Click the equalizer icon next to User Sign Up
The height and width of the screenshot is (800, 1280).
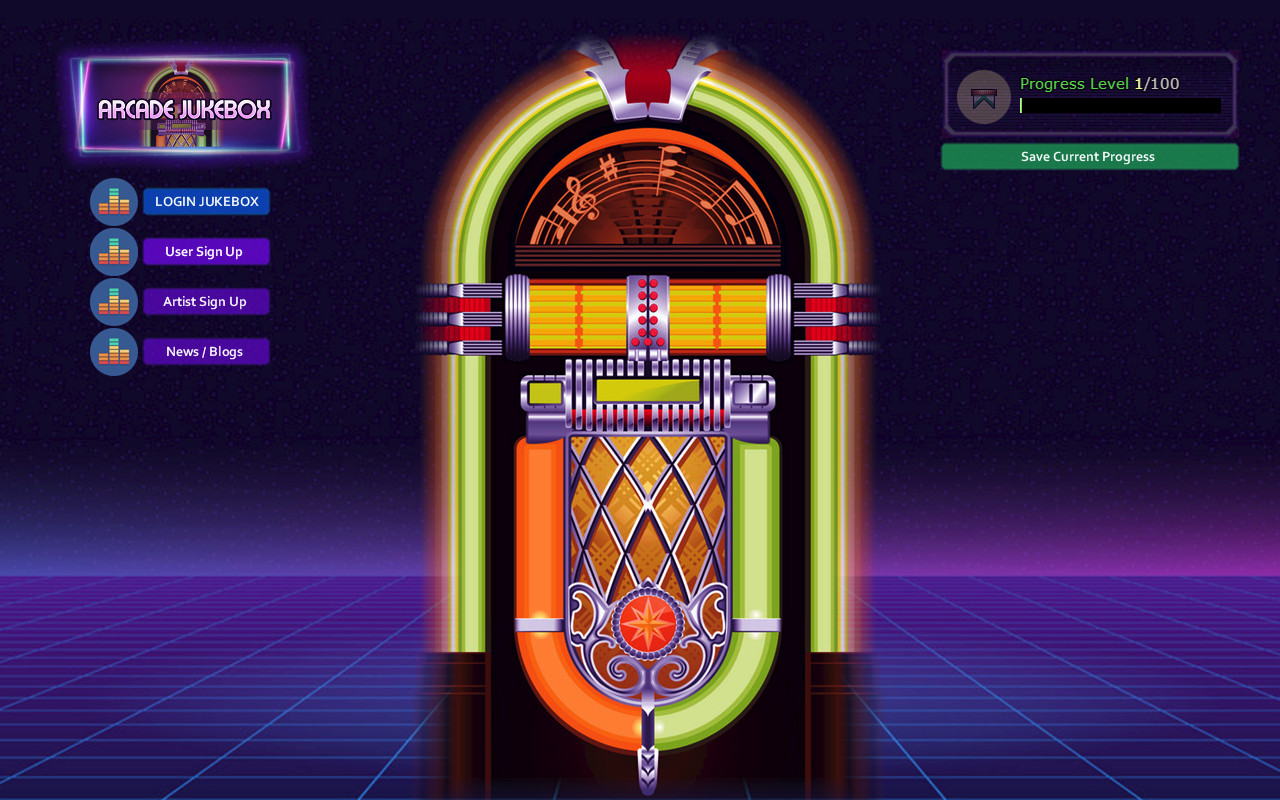pyautogui.click(x=113, y=251)
